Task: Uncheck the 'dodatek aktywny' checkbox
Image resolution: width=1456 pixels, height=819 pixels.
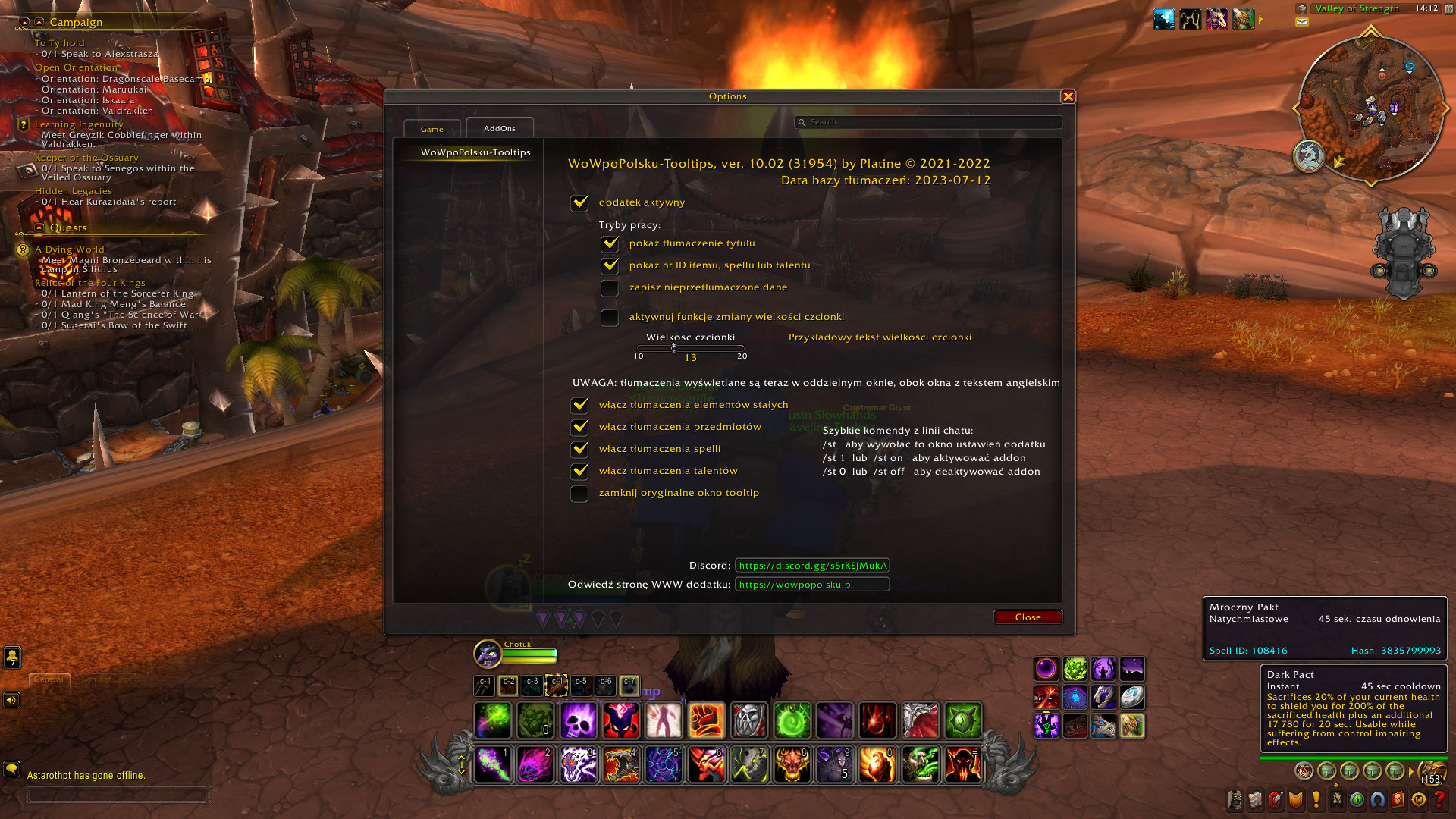Action: tap(580, 203)
